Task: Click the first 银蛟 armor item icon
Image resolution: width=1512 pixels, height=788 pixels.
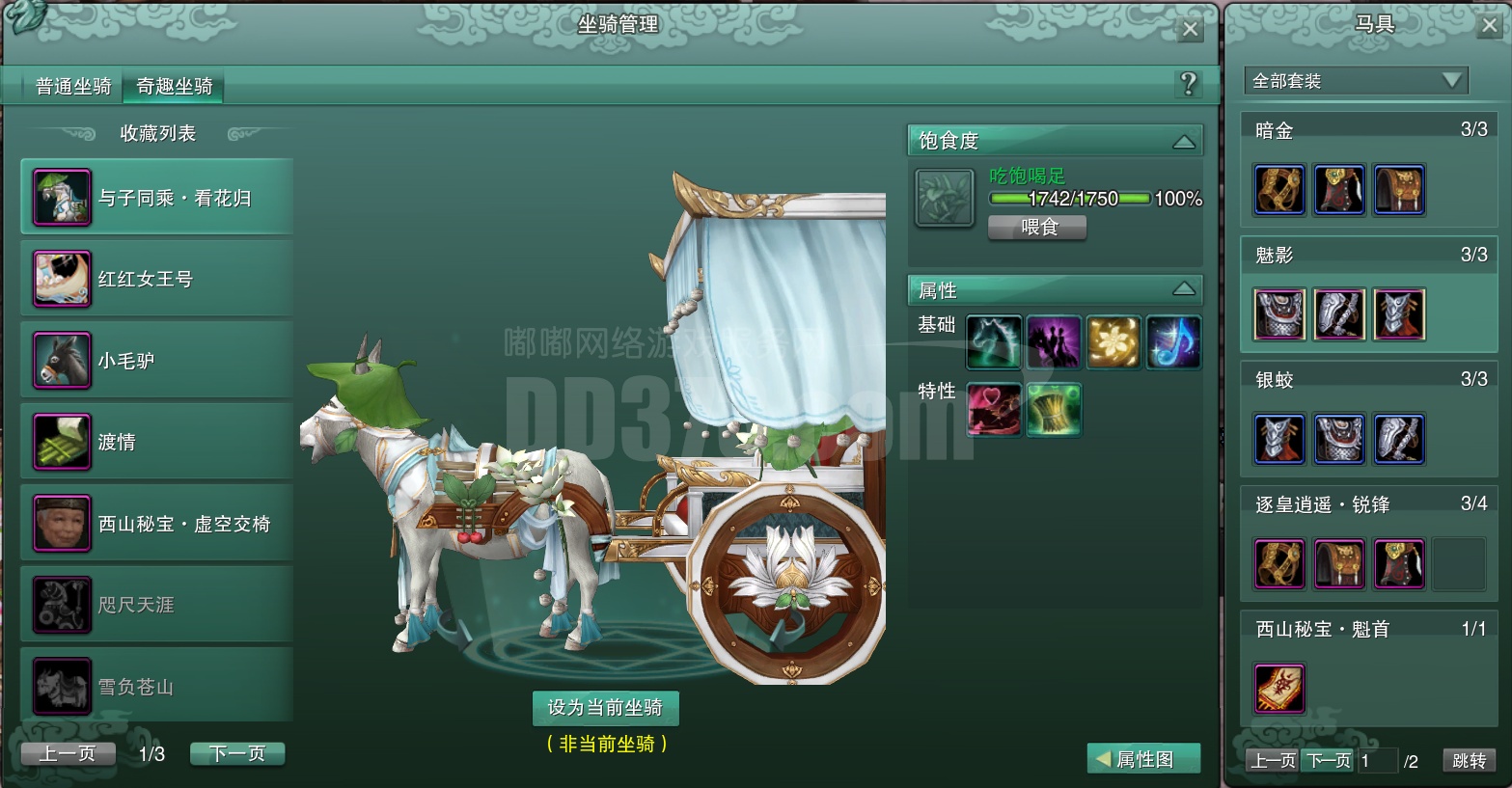Action: (x=1279, y=439)
